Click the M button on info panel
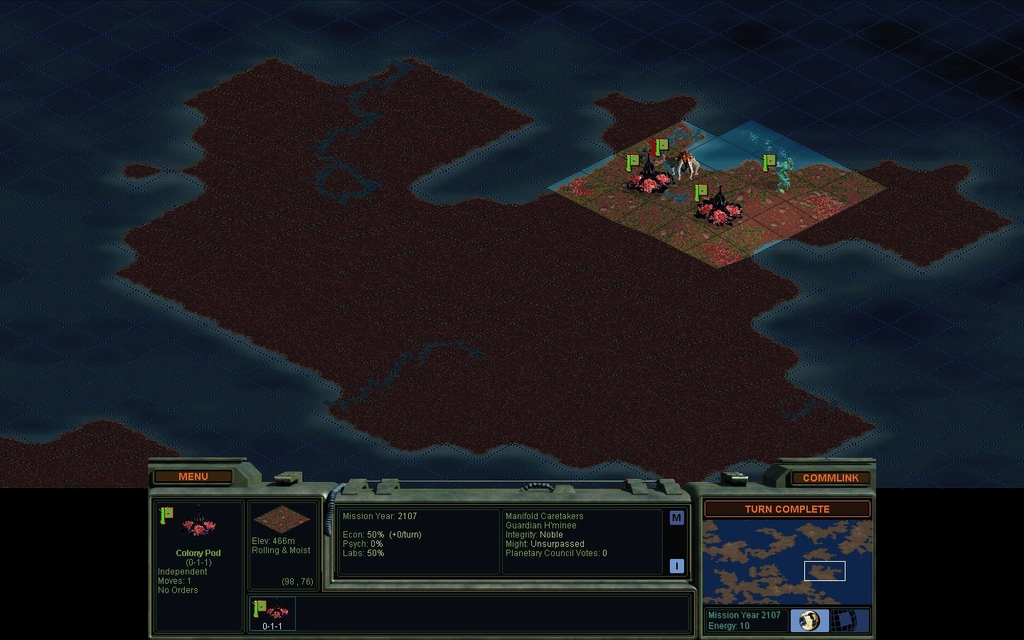This screenshot has width=1024, height=640. [676, 518]
